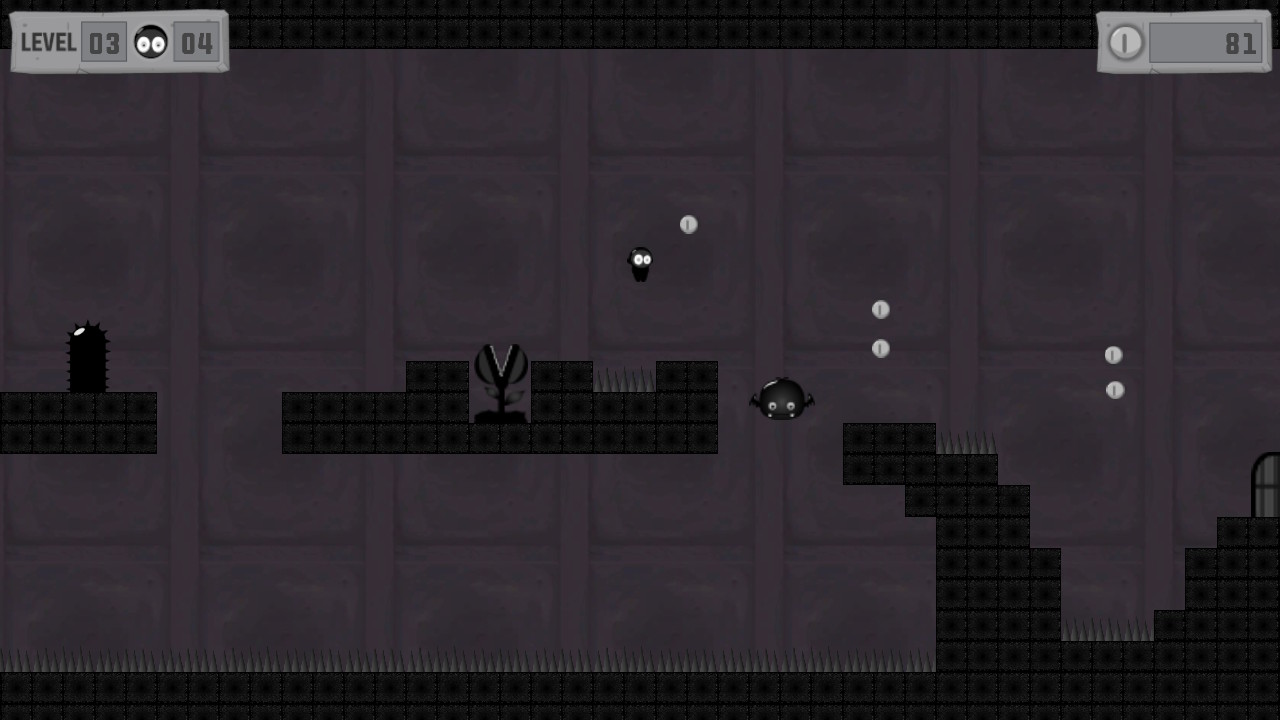
Task: Click the upper coin near the right edge
Action: click(1113, 354)
